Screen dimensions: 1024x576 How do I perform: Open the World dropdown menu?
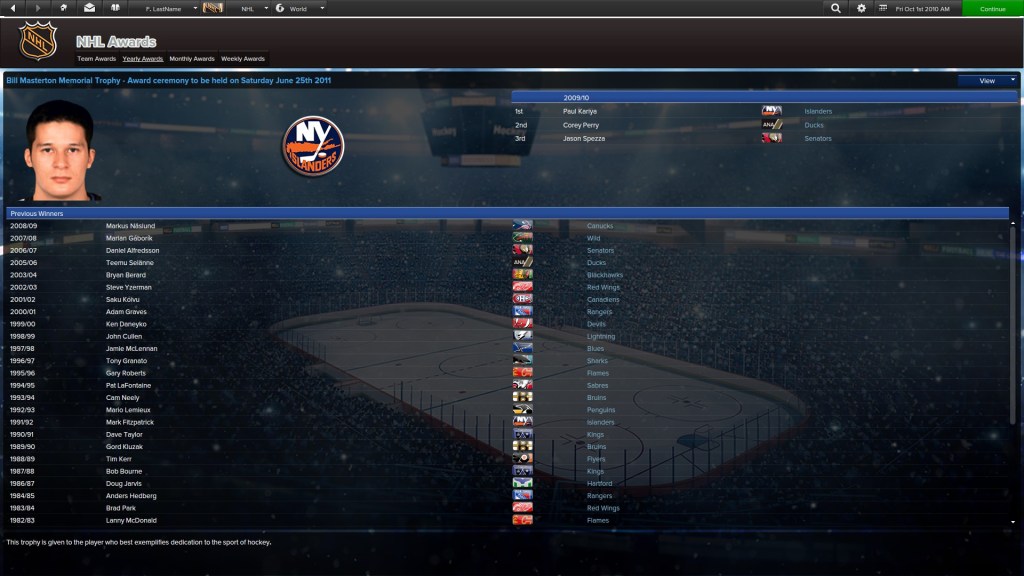[301, 8]
